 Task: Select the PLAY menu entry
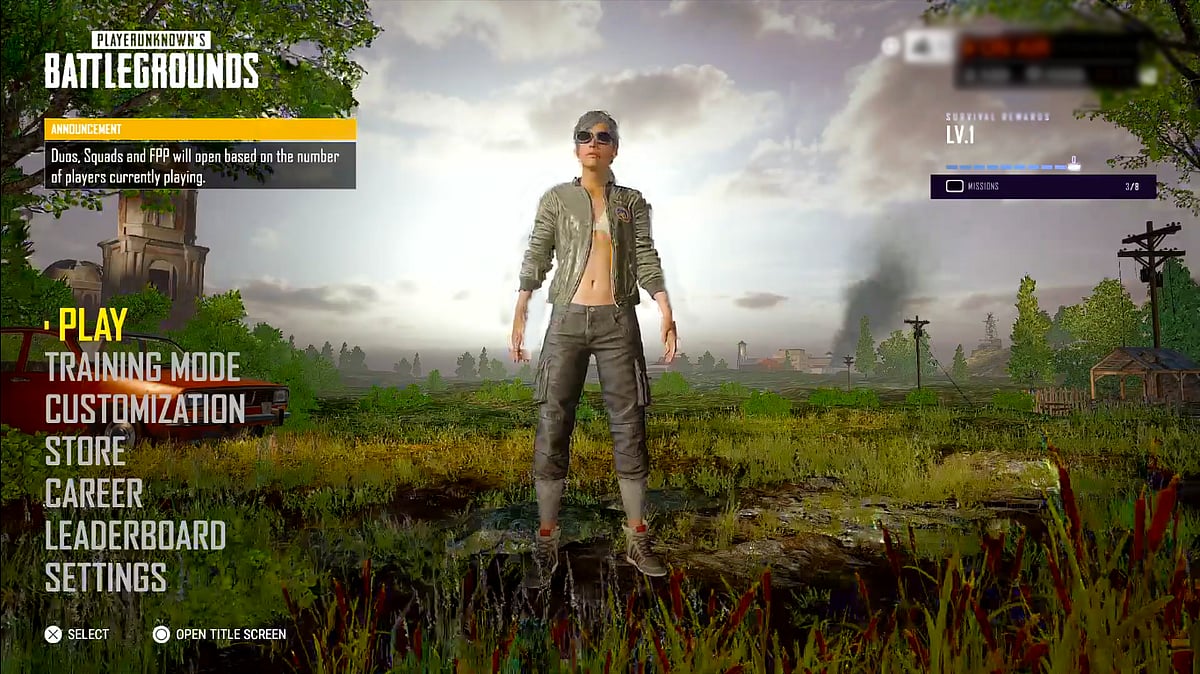click(93, 324)
